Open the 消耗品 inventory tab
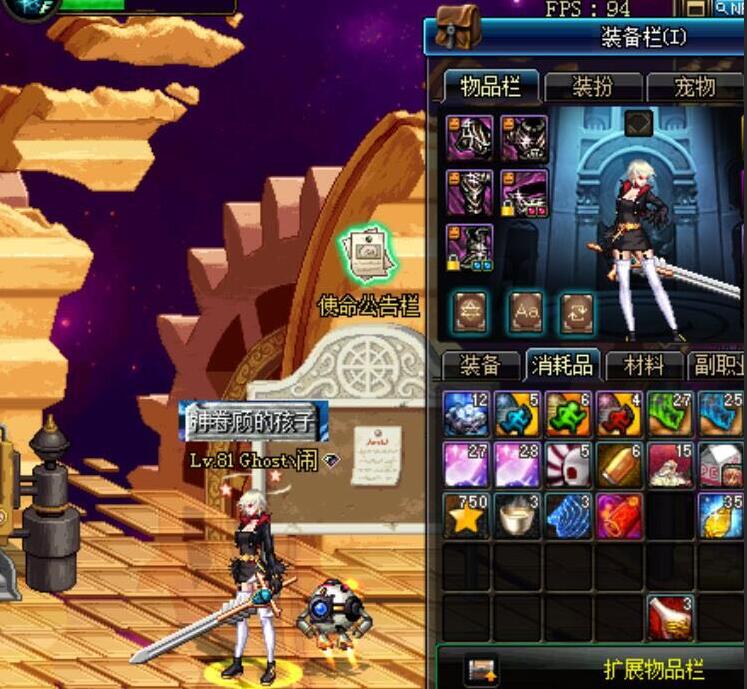The image size is (747, 689). 561,366
